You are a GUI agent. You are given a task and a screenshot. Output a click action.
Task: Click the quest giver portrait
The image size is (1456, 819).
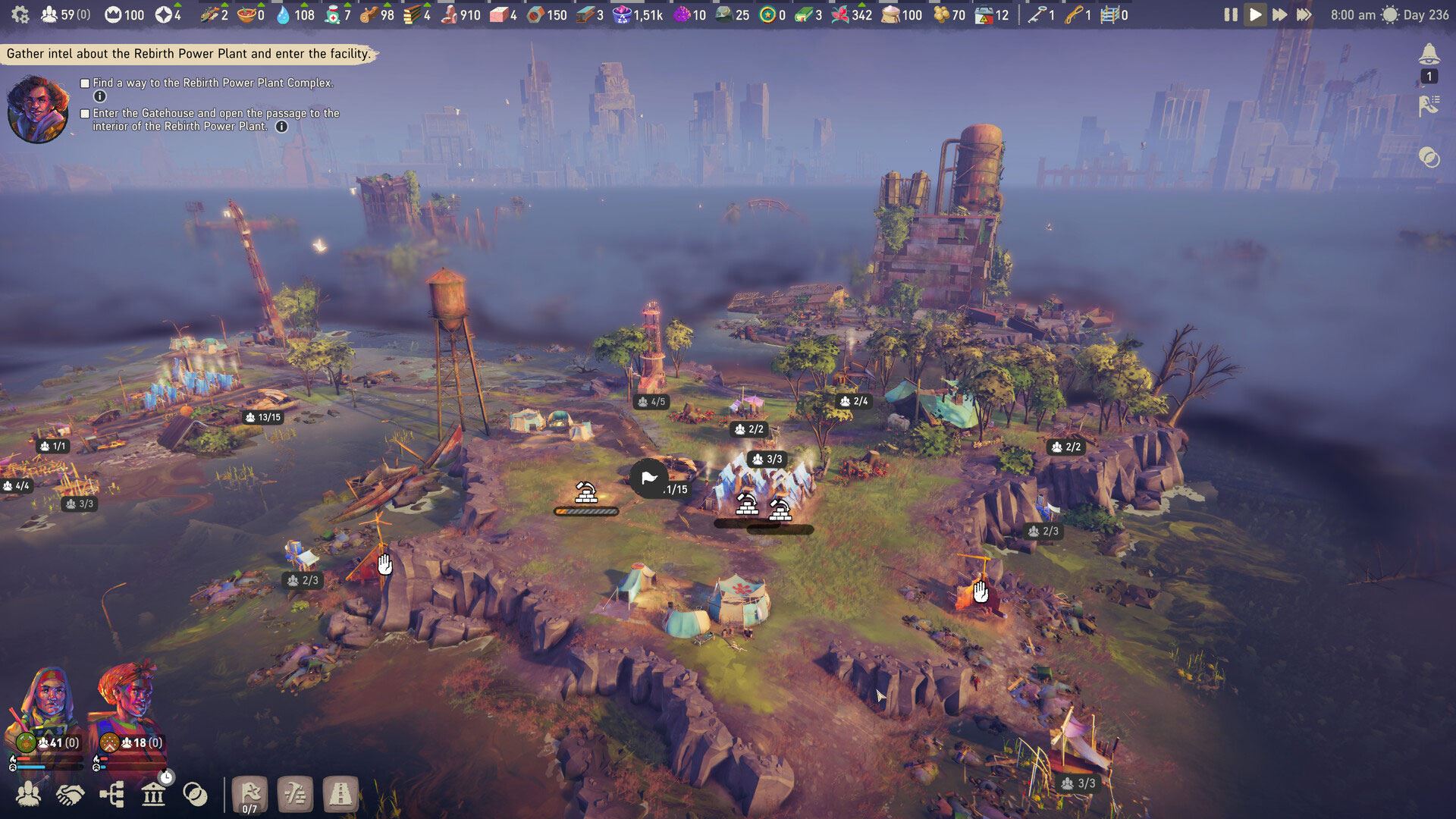[38, 108]
